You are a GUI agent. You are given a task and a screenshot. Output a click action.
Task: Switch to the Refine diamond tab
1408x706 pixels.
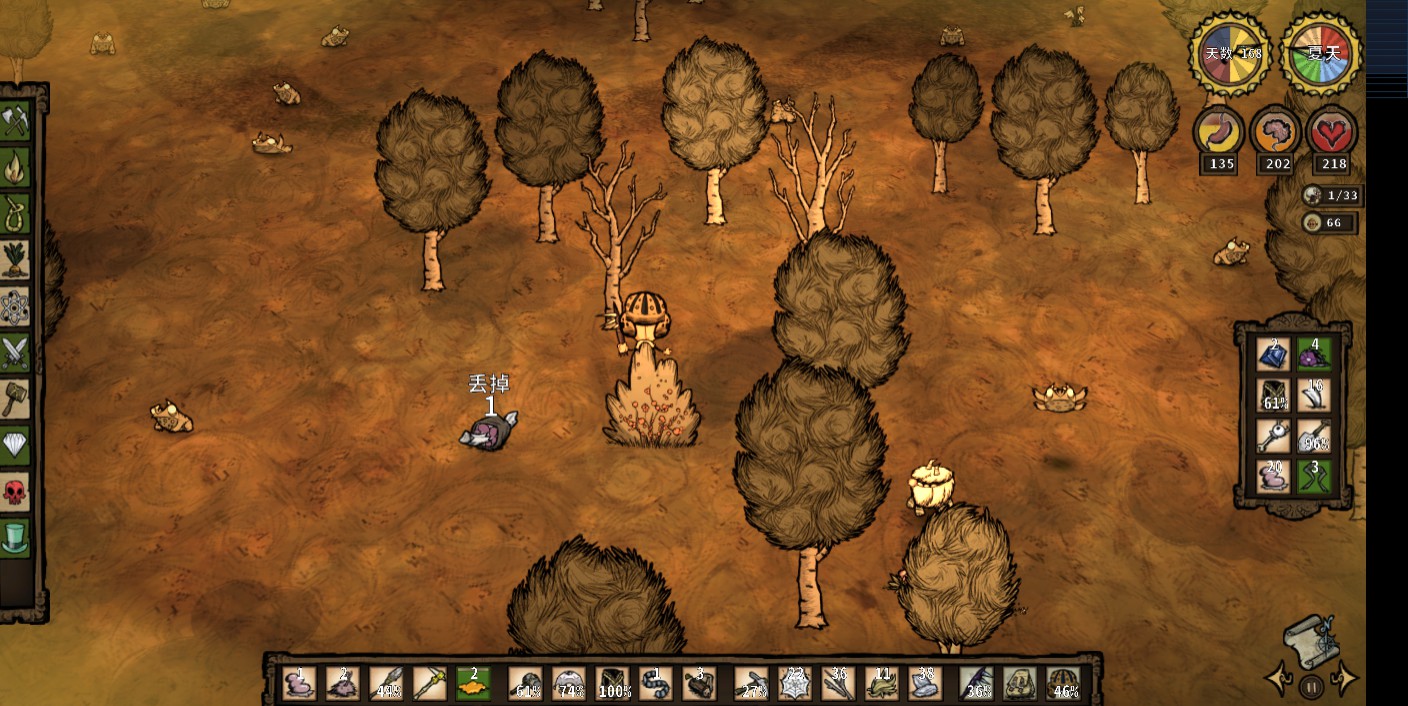click(15, 444)
